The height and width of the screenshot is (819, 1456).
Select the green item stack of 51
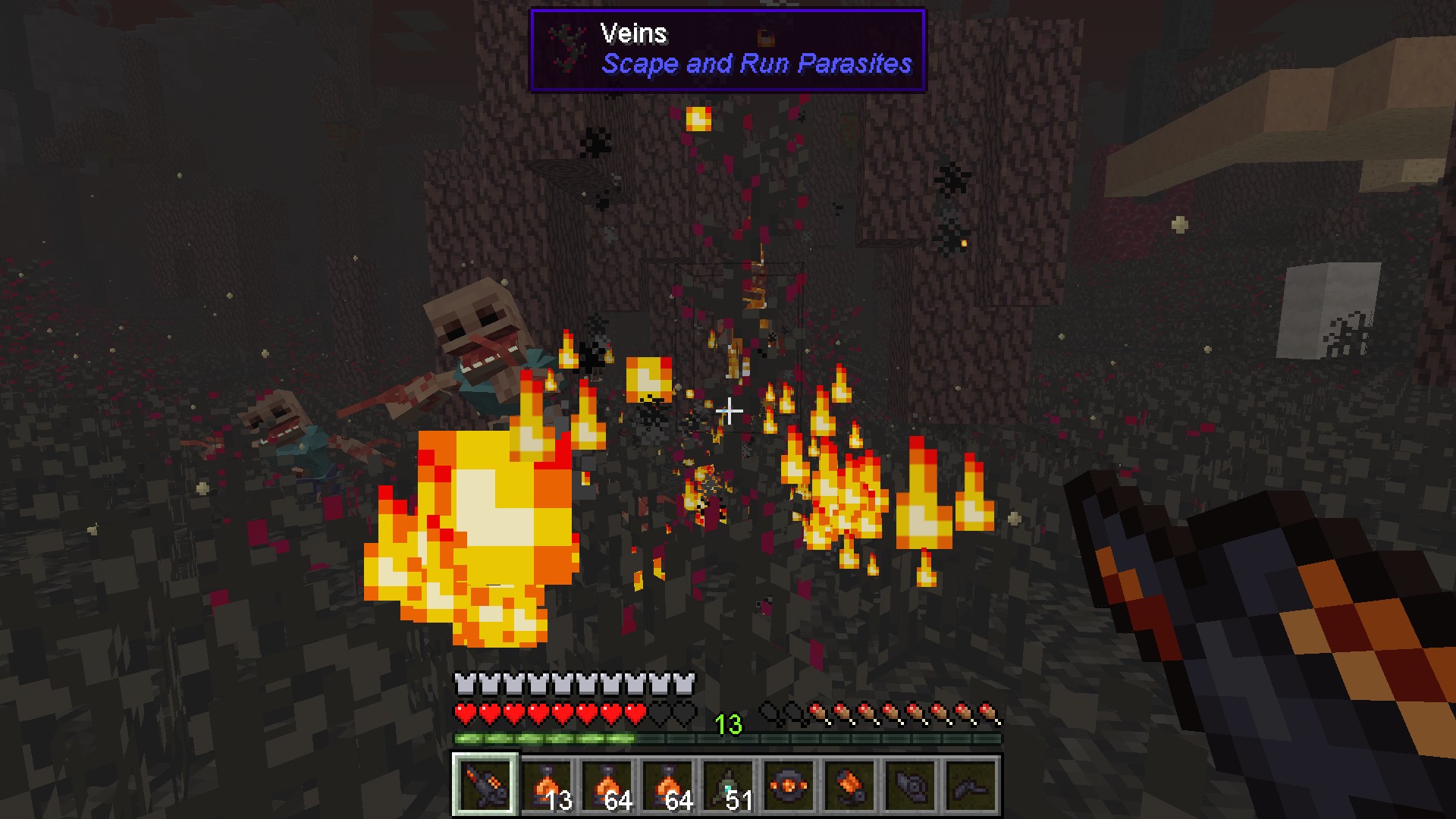click(728, 785)
